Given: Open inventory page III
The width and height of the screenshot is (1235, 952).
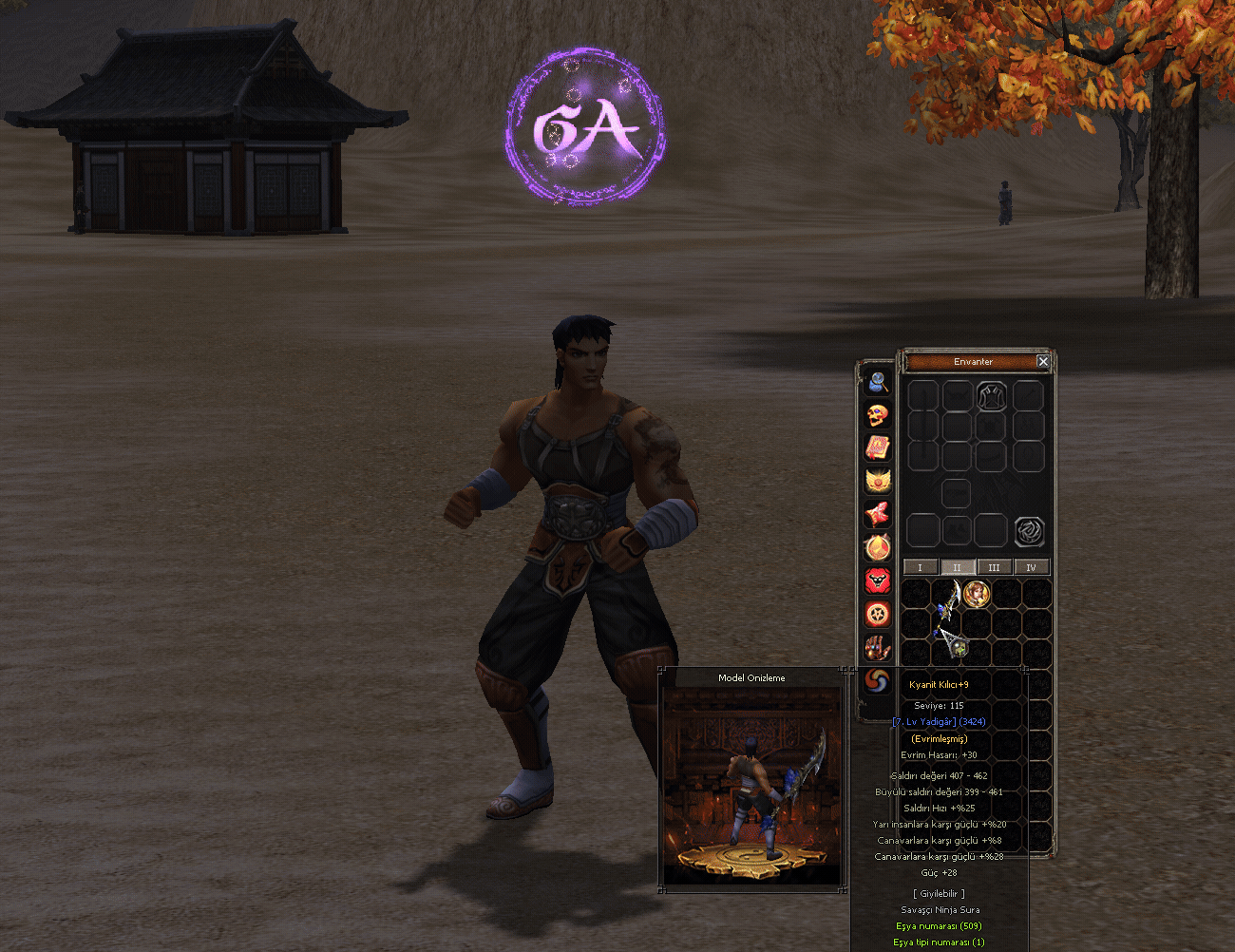Looking at the screenshot, I should pos(994,567).
